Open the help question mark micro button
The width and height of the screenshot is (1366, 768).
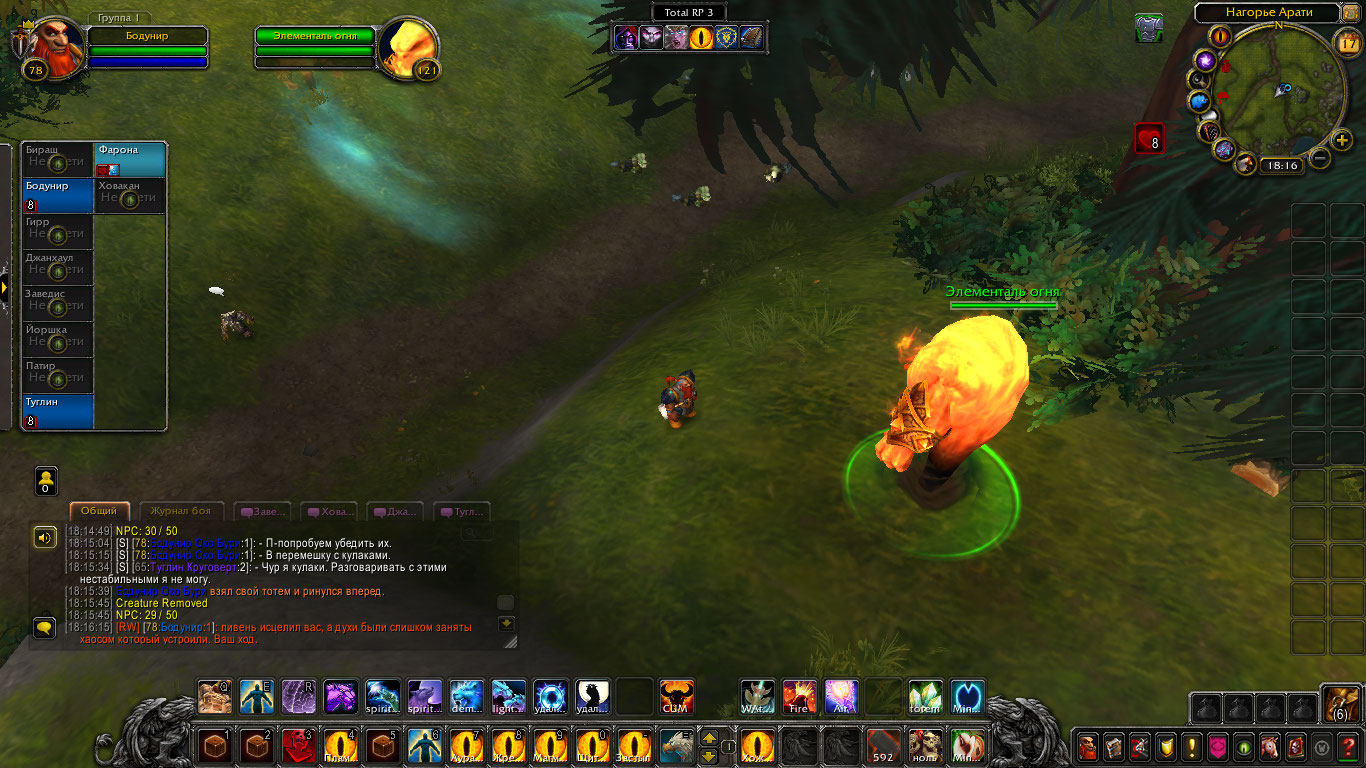[1349, 747]
